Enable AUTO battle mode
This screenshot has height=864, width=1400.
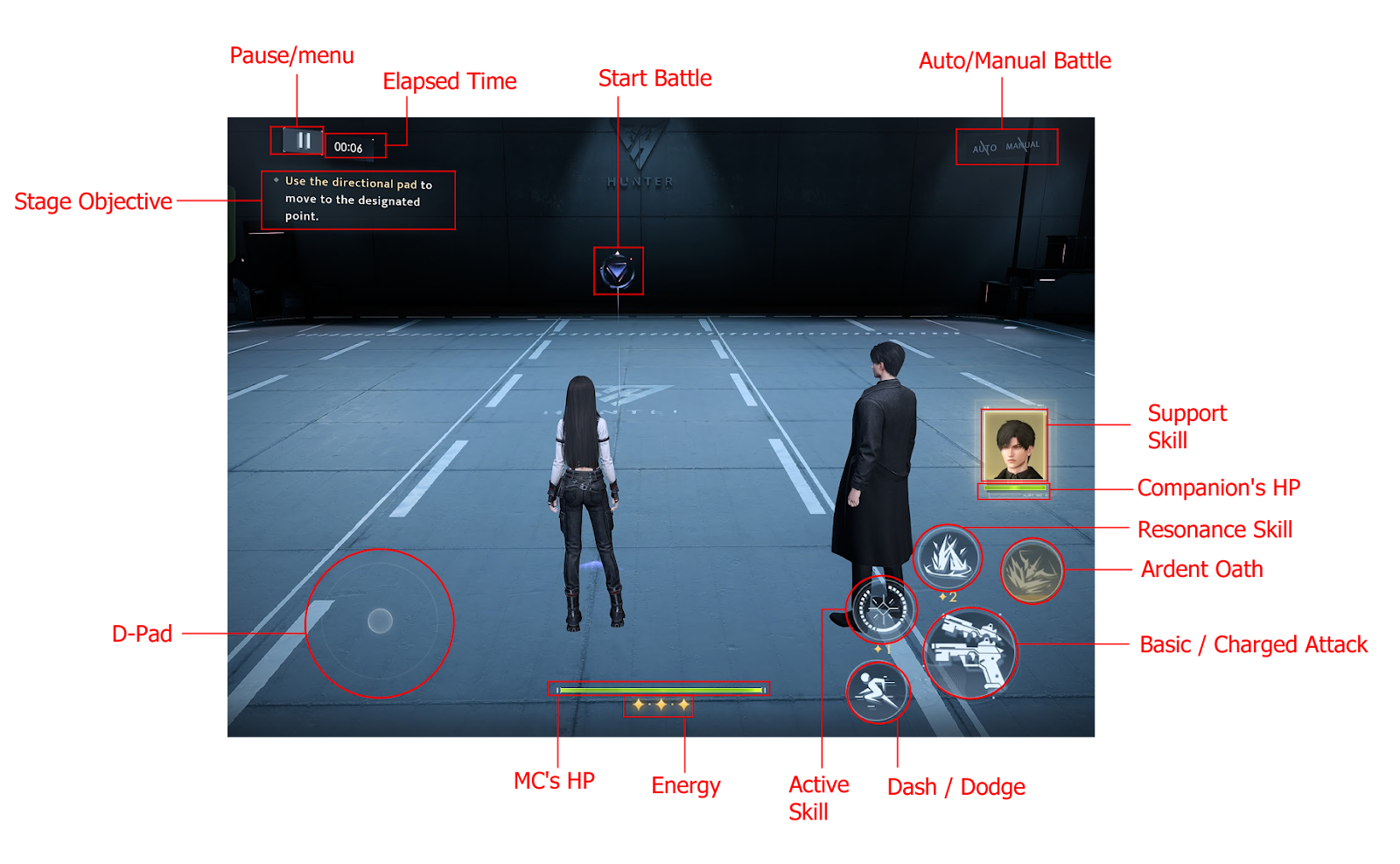984,148
